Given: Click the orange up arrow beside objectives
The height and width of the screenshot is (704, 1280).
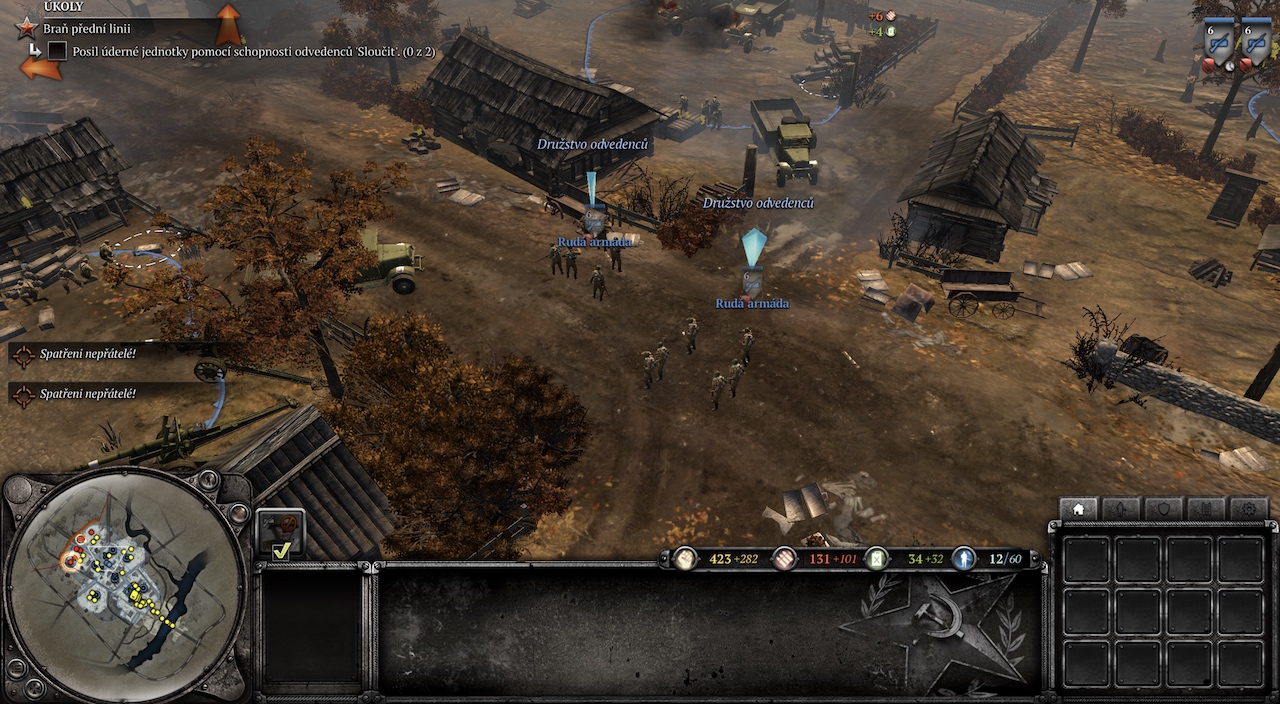Looking at the screenshot, I should (x=229, y=23).
